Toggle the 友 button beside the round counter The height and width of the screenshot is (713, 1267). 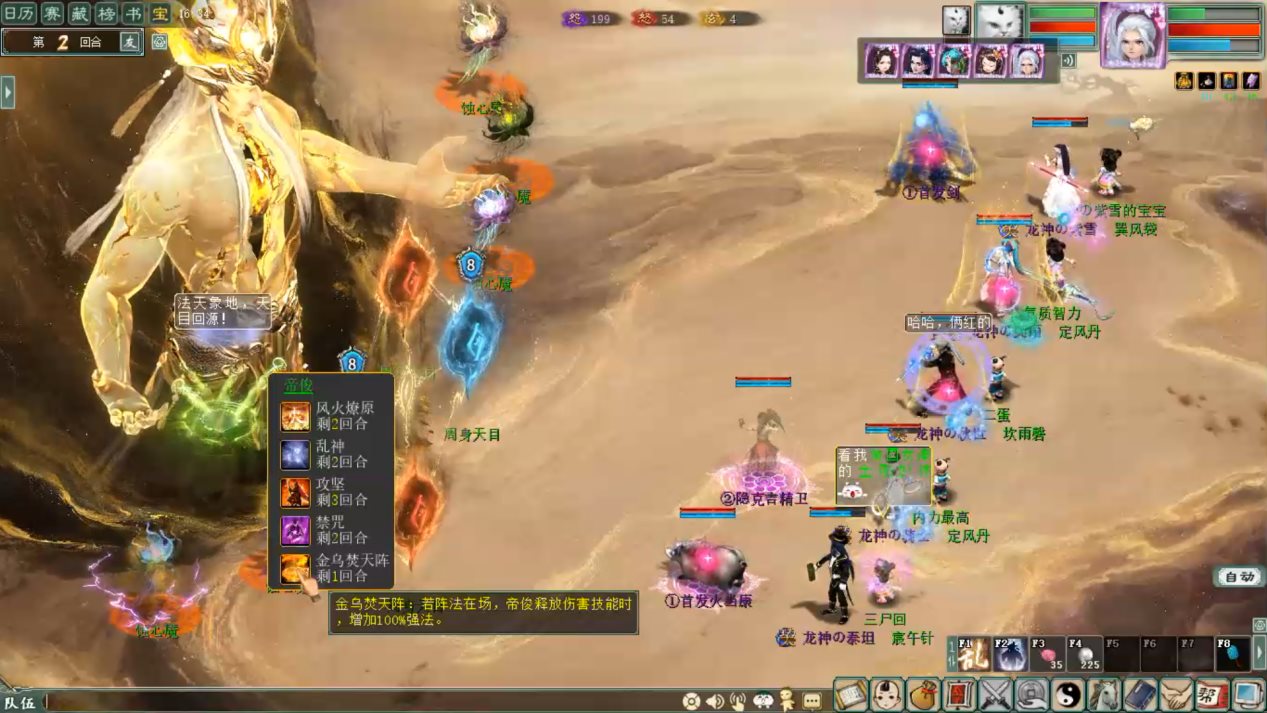[129, 42]
